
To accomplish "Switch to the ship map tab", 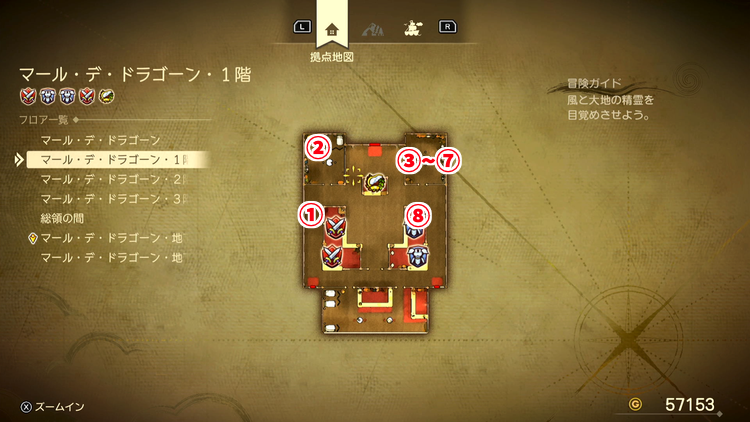I will pos(410,28).
